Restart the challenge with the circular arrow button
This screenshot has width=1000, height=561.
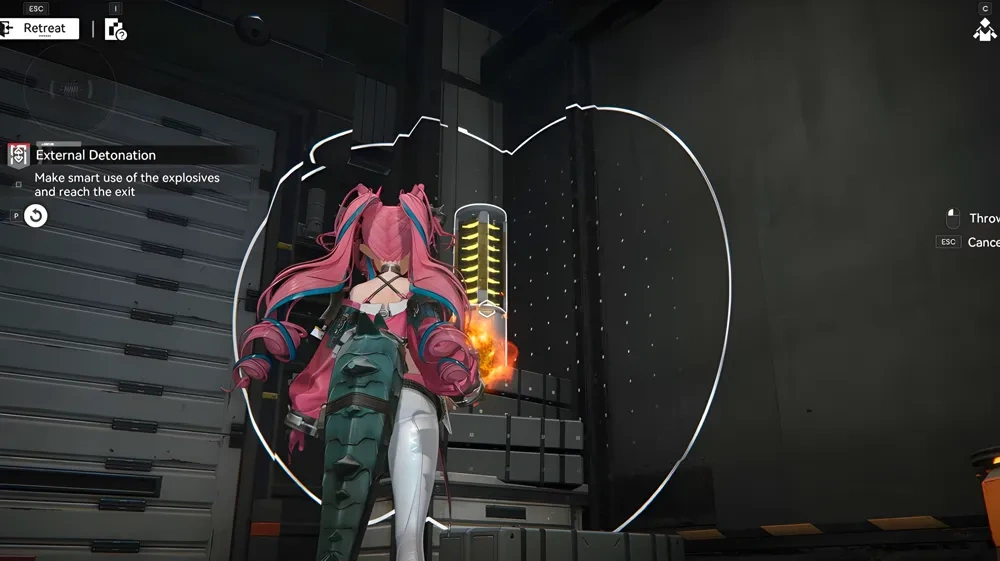coord(35,215)
